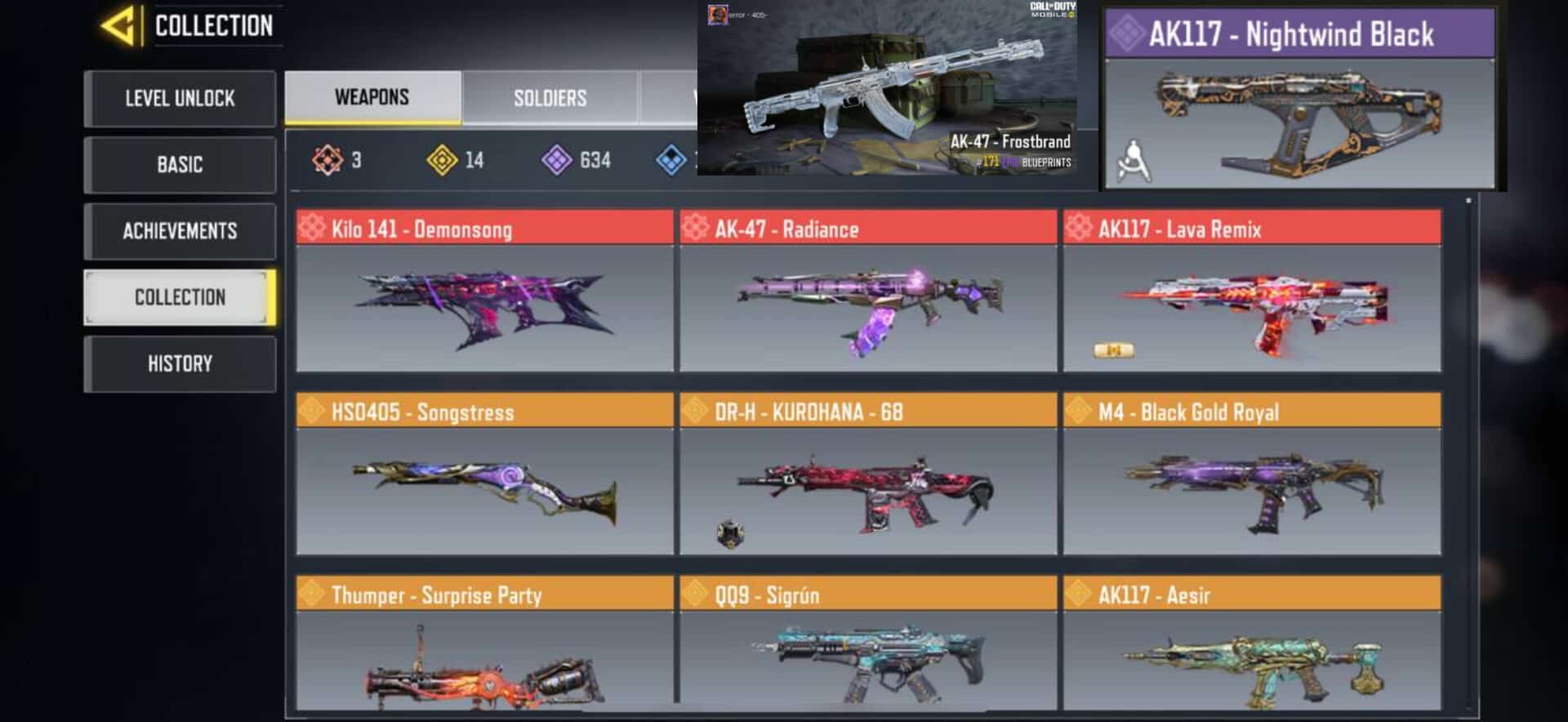Select Kilo 141 - Demonsong weapon card
Viewport: 1568px width, 722px height.
[x=484, y=292]
